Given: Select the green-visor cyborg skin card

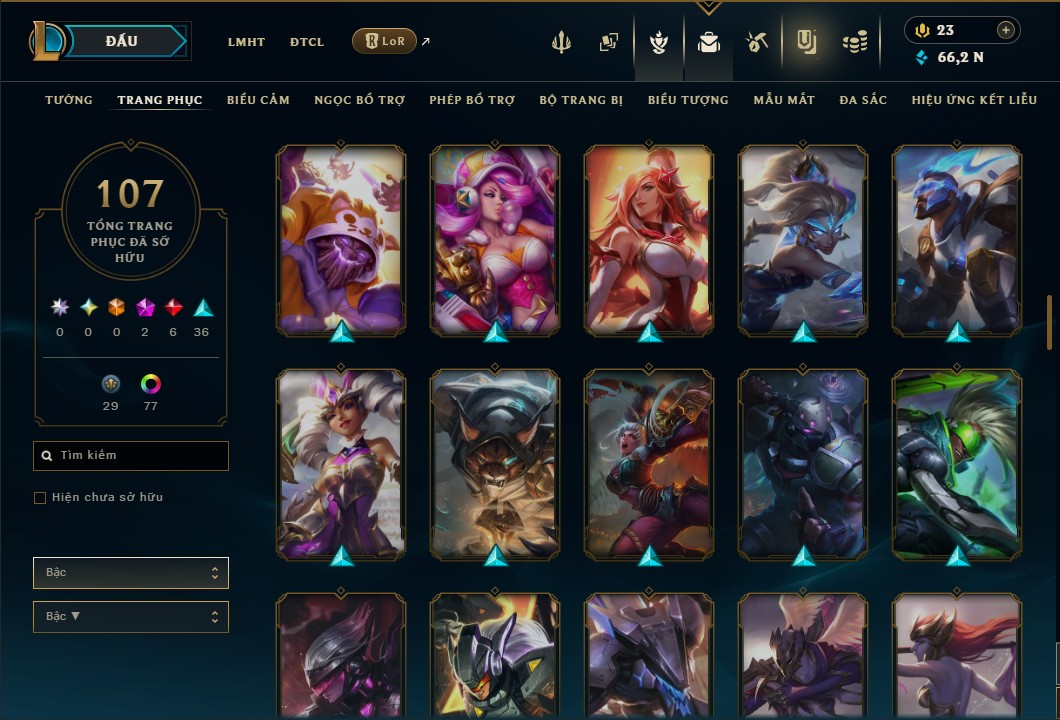Looking at the screenshot, I should 957,464.
